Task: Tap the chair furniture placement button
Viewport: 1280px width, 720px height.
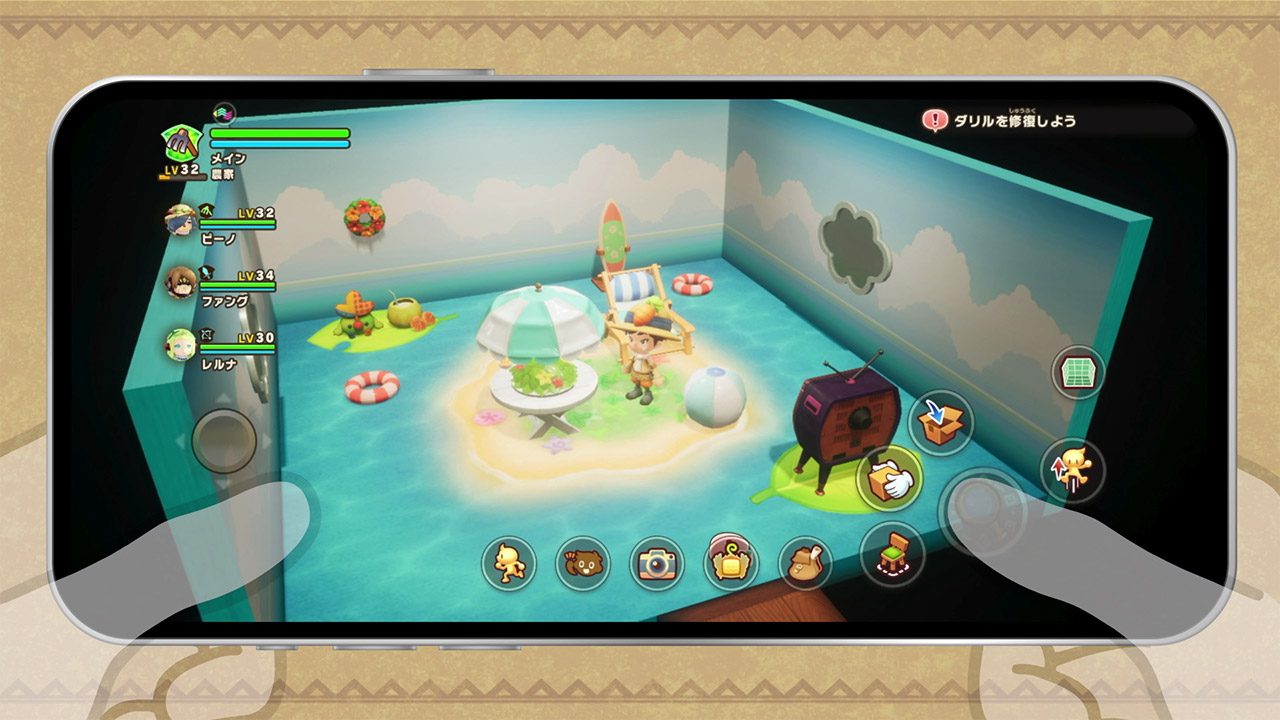Action: (x=892, y=554)
